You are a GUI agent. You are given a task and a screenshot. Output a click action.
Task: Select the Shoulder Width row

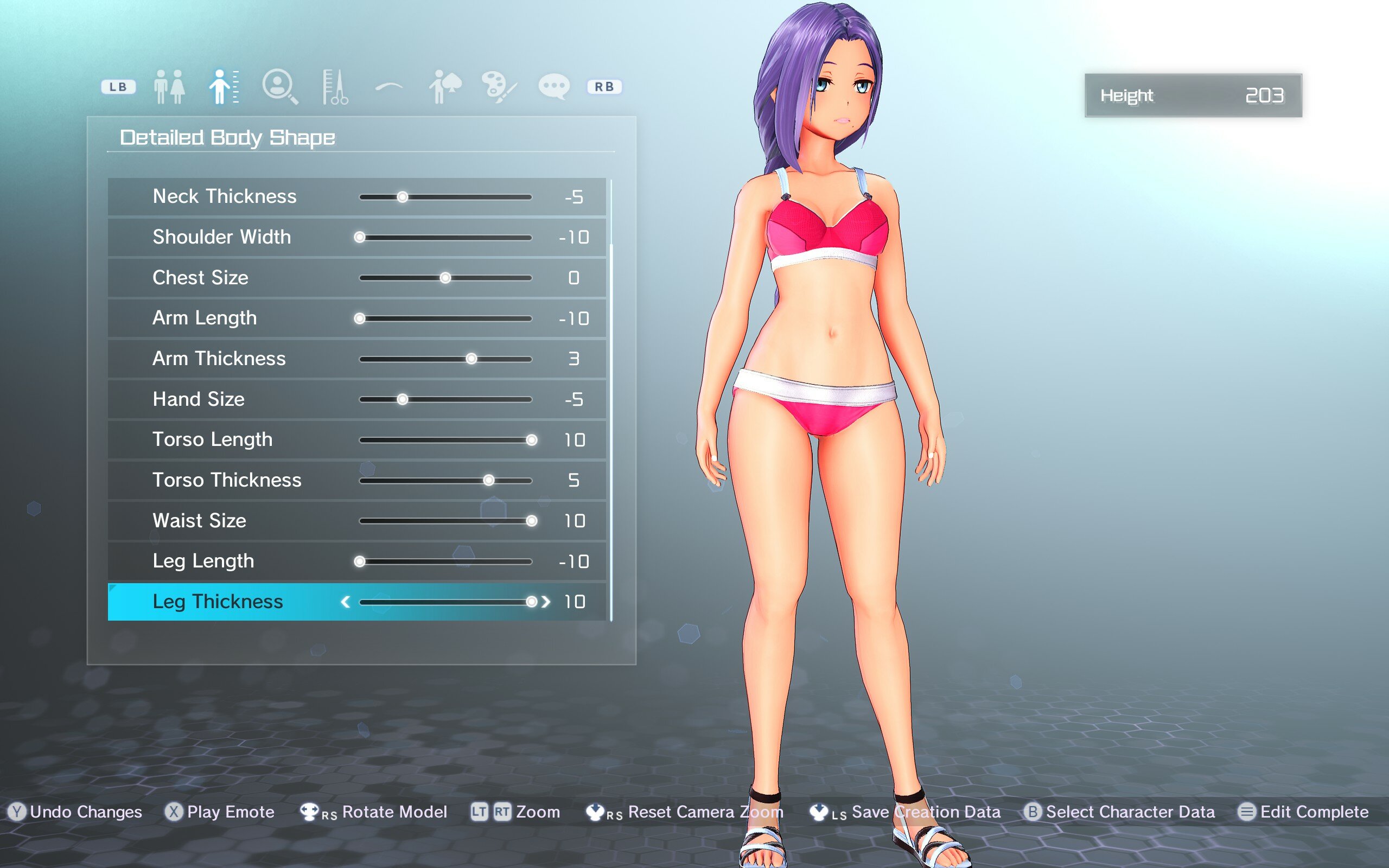356,237
